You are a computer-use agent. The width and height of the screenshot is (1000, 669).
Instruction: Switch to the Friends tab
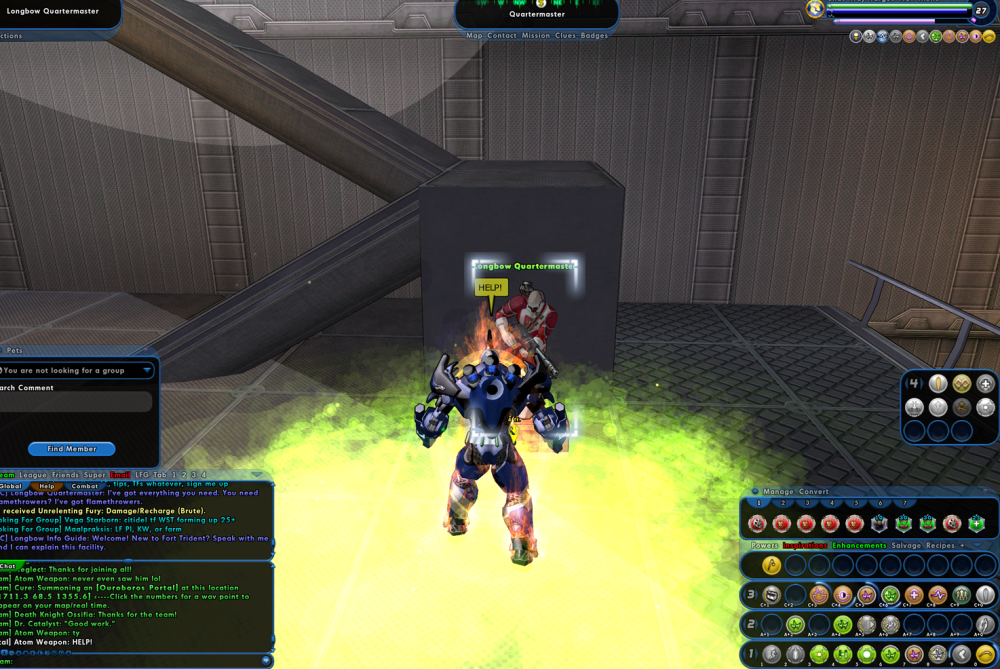coord(67,475)
